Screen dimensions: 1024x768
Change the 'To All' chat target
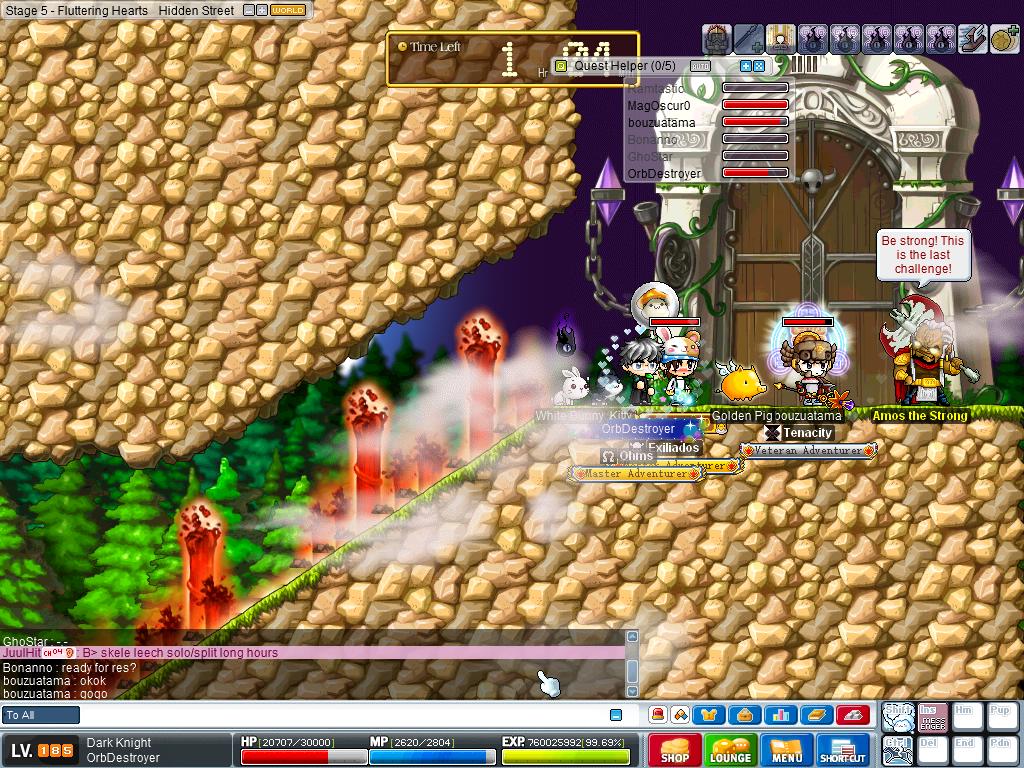point(41,715)
